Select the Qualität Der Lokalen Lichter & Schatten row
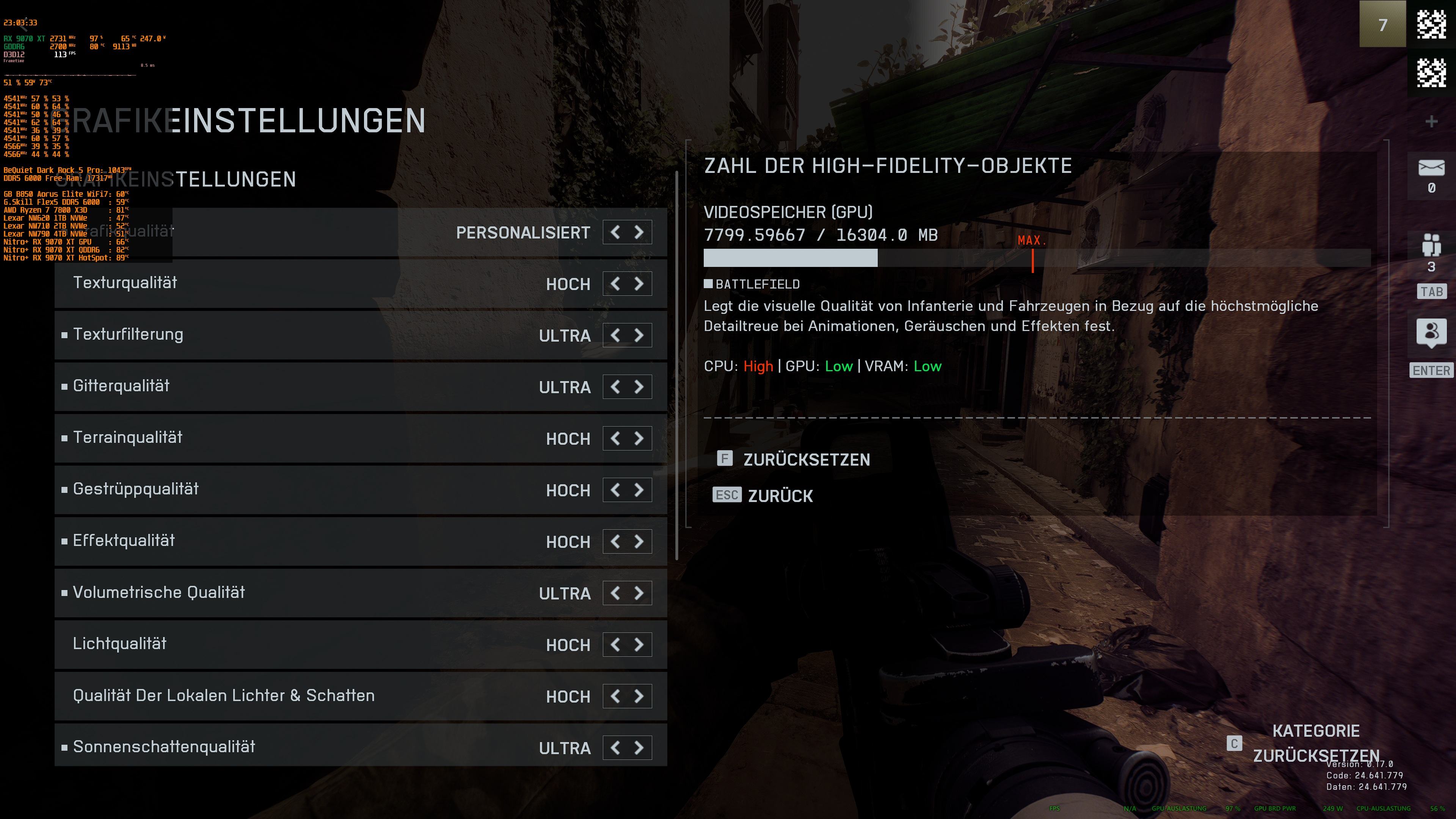Viewport: 1456px width, 819px height. click(282, 696)
